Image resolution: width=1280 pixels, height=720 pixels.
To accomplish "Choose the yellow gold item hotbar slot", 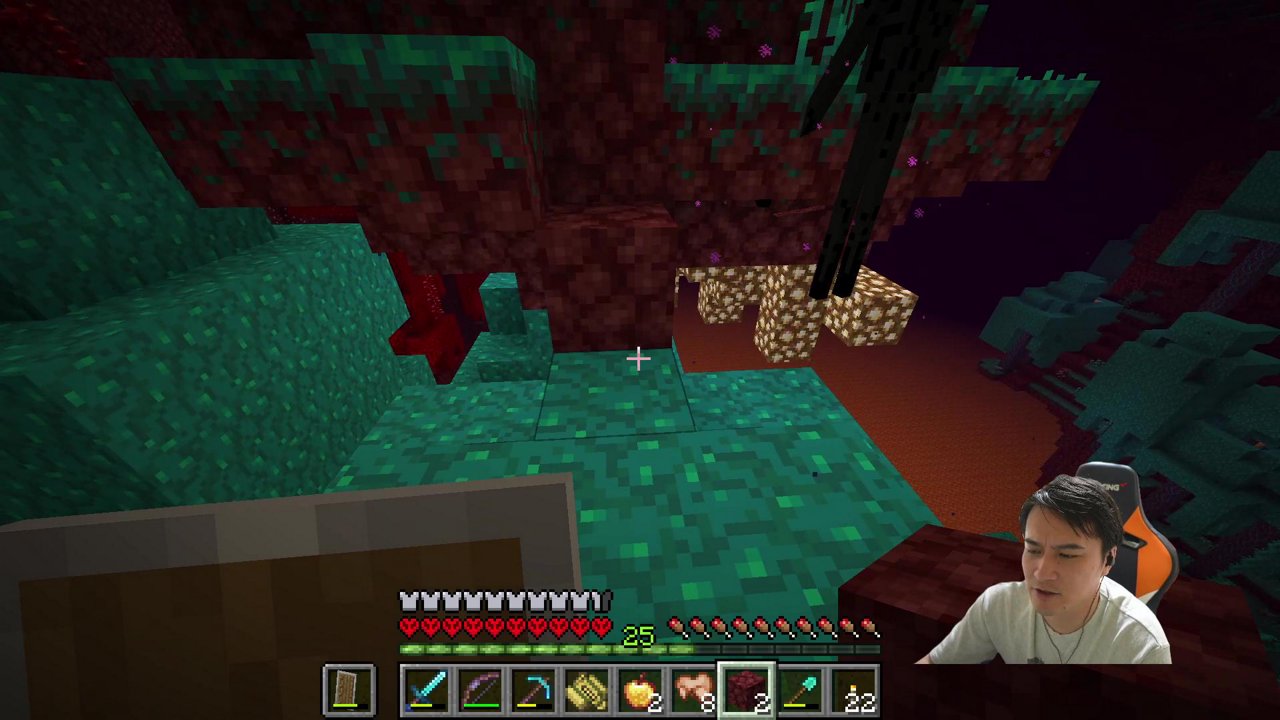I will click(588, 691).
